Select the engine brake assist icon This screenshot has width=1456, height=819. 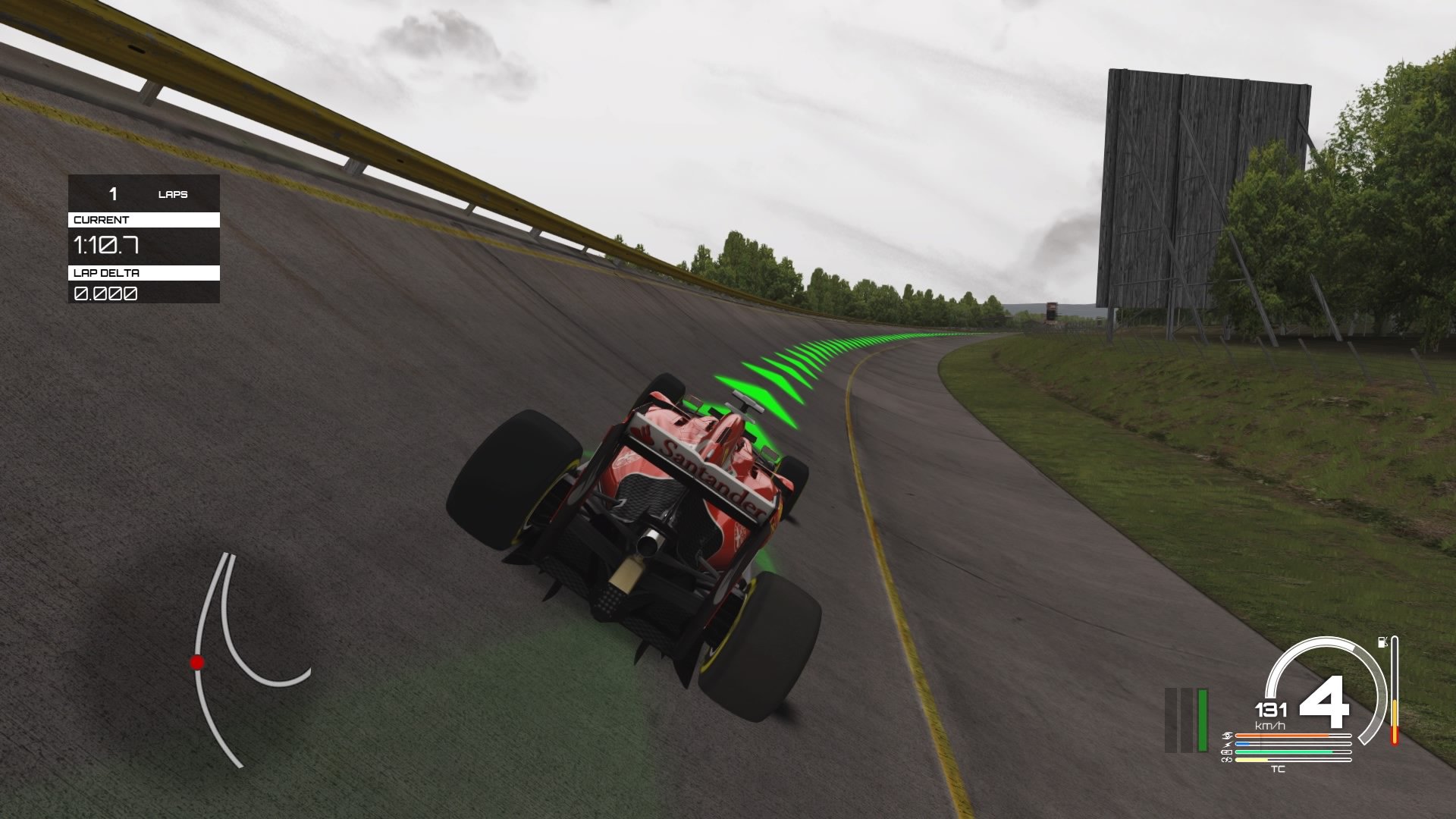coord(1227,735)
